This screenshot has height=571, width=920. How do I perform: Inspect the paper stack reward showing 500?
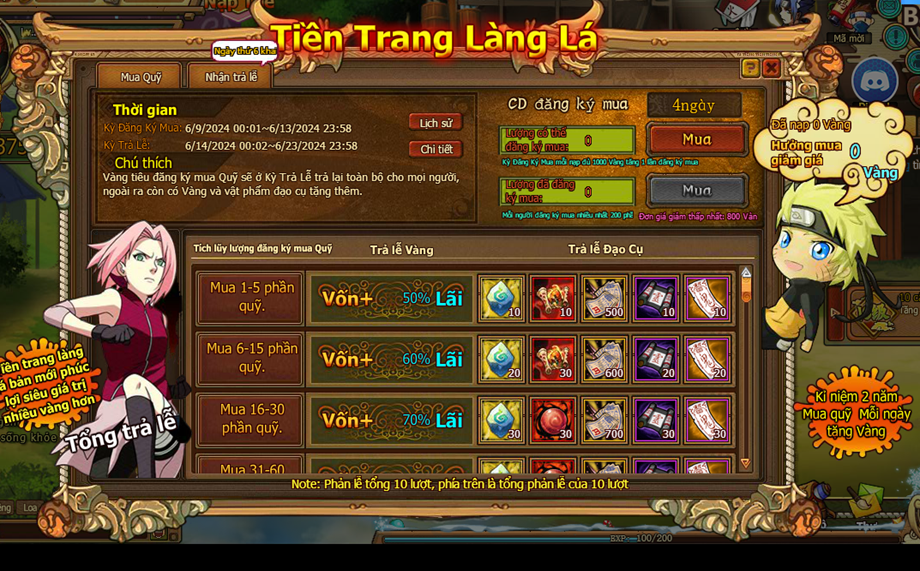point(604,298)
